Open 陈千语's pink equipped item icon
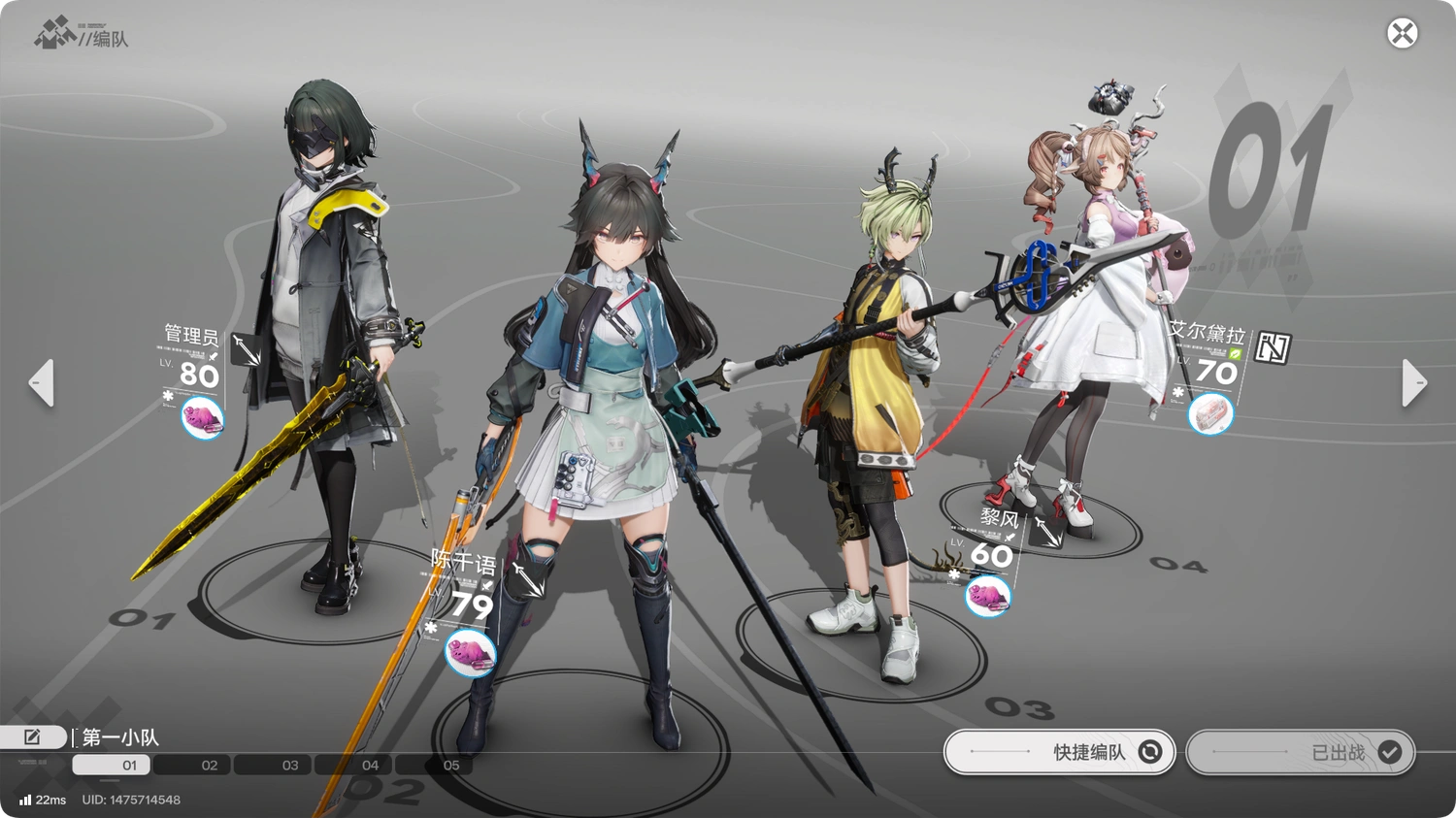 471,653
